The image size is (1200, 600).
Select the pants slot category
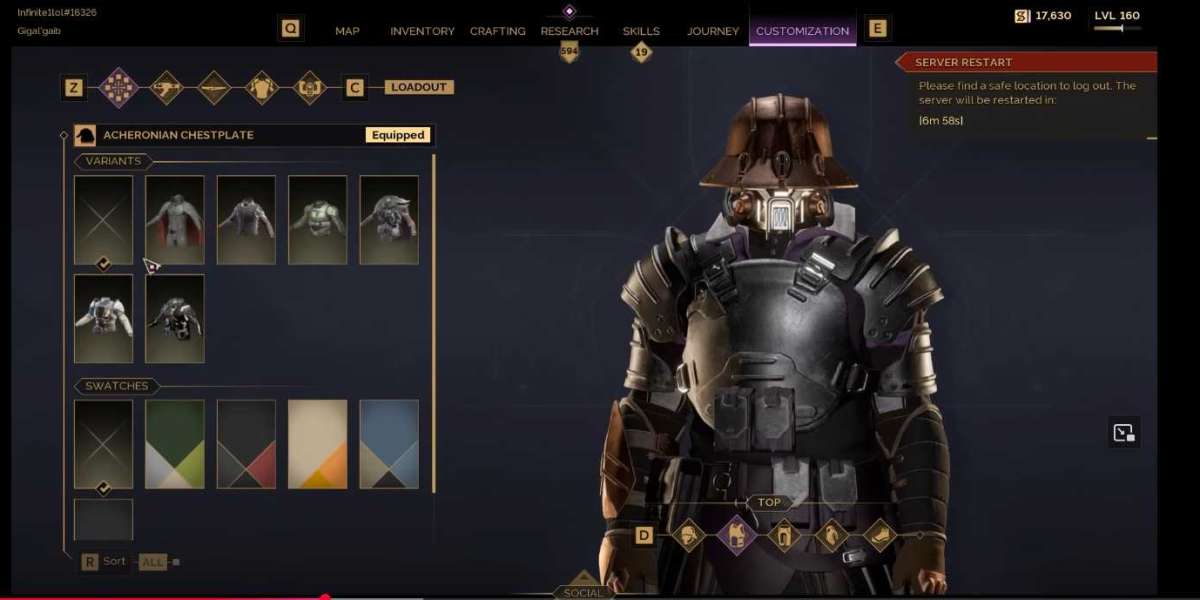coord(784,535)
